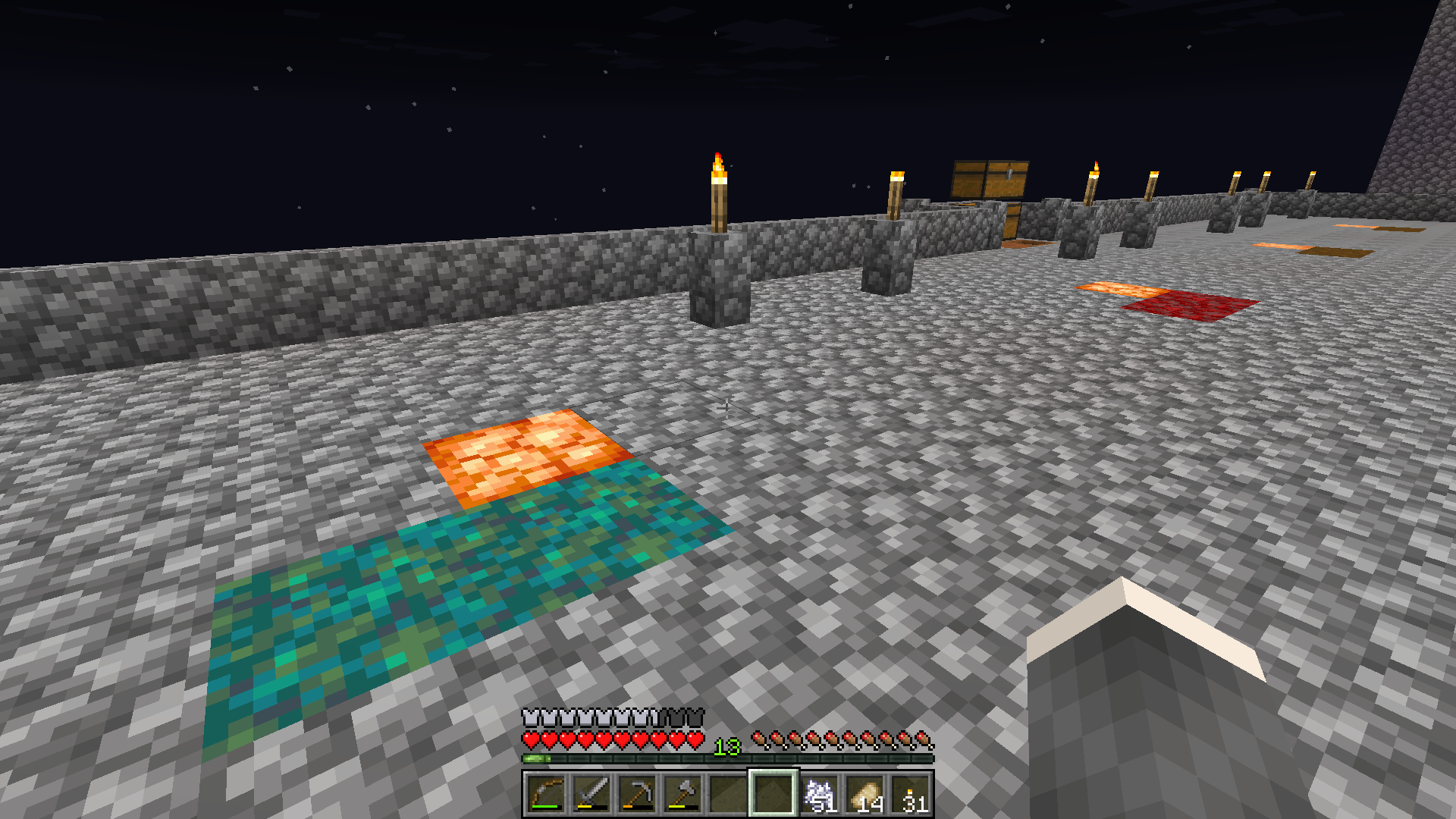Switch to the pickaxe slot
Screen dimensions: 1456x819
coord(637,794)
